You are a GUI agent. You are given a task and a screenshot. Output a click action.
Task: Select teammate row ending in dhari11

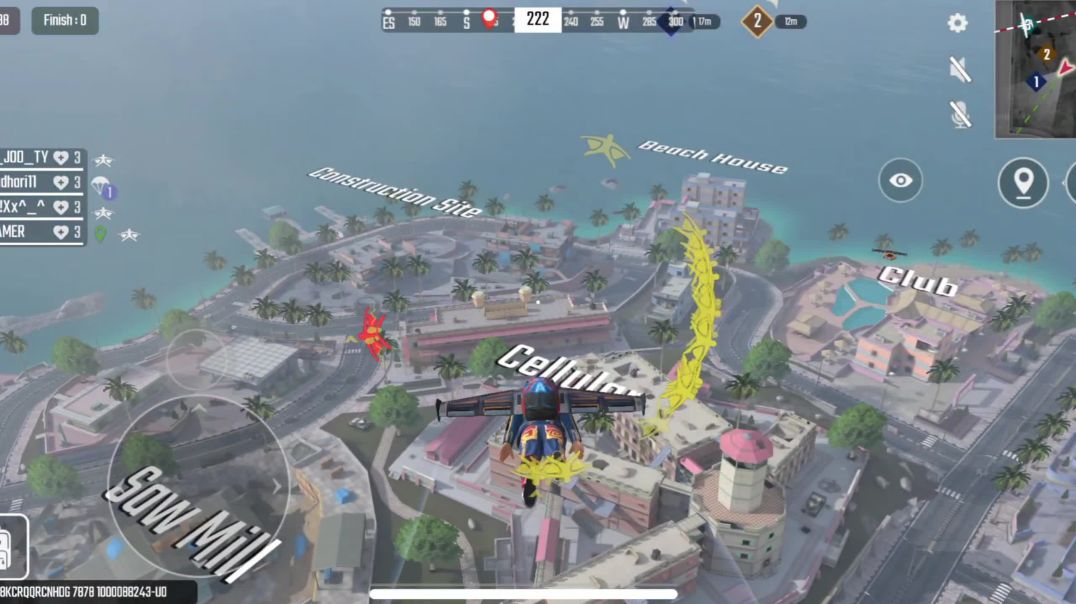[42, 182]
